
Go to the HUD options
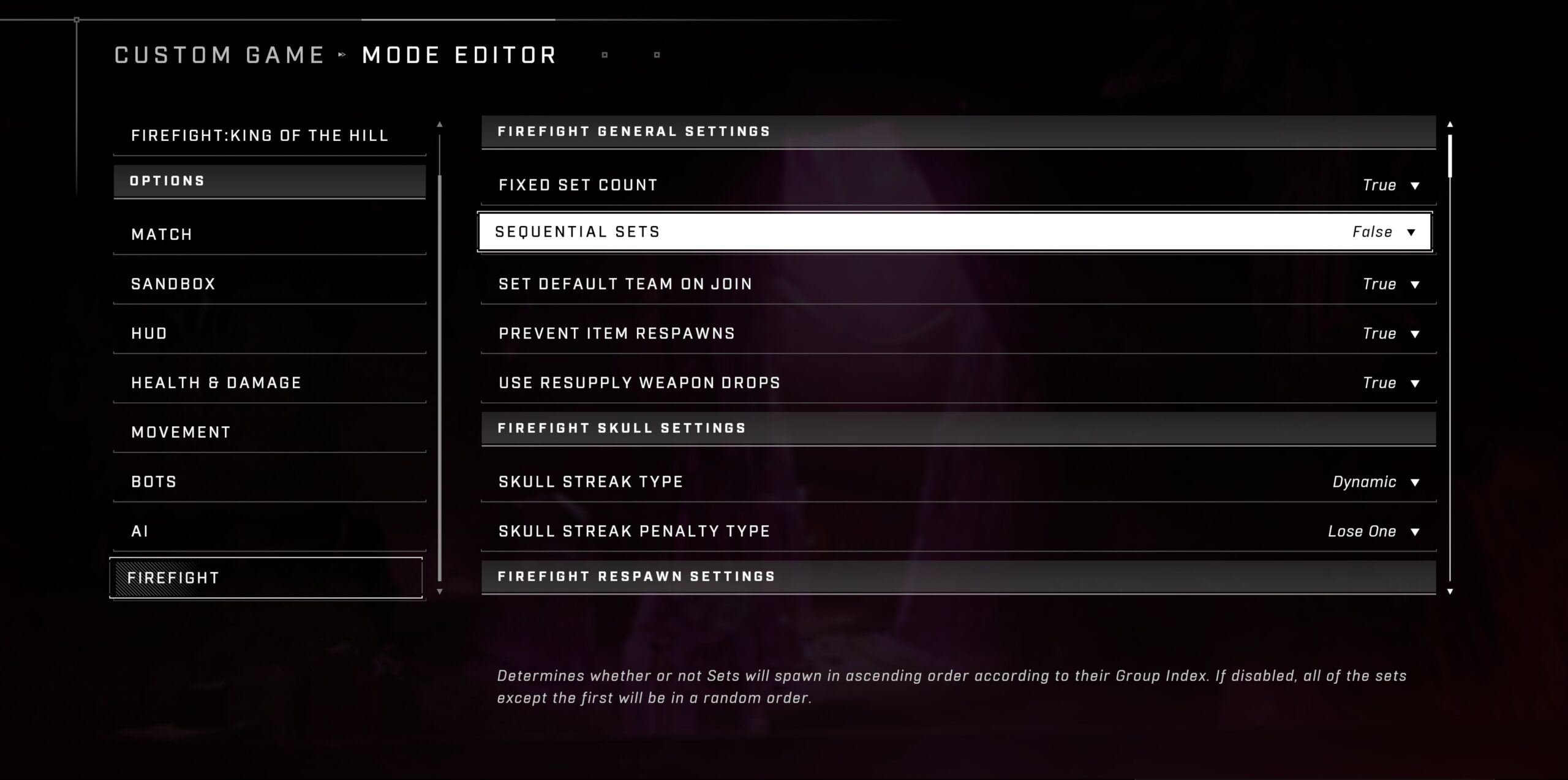coord(269,334)
